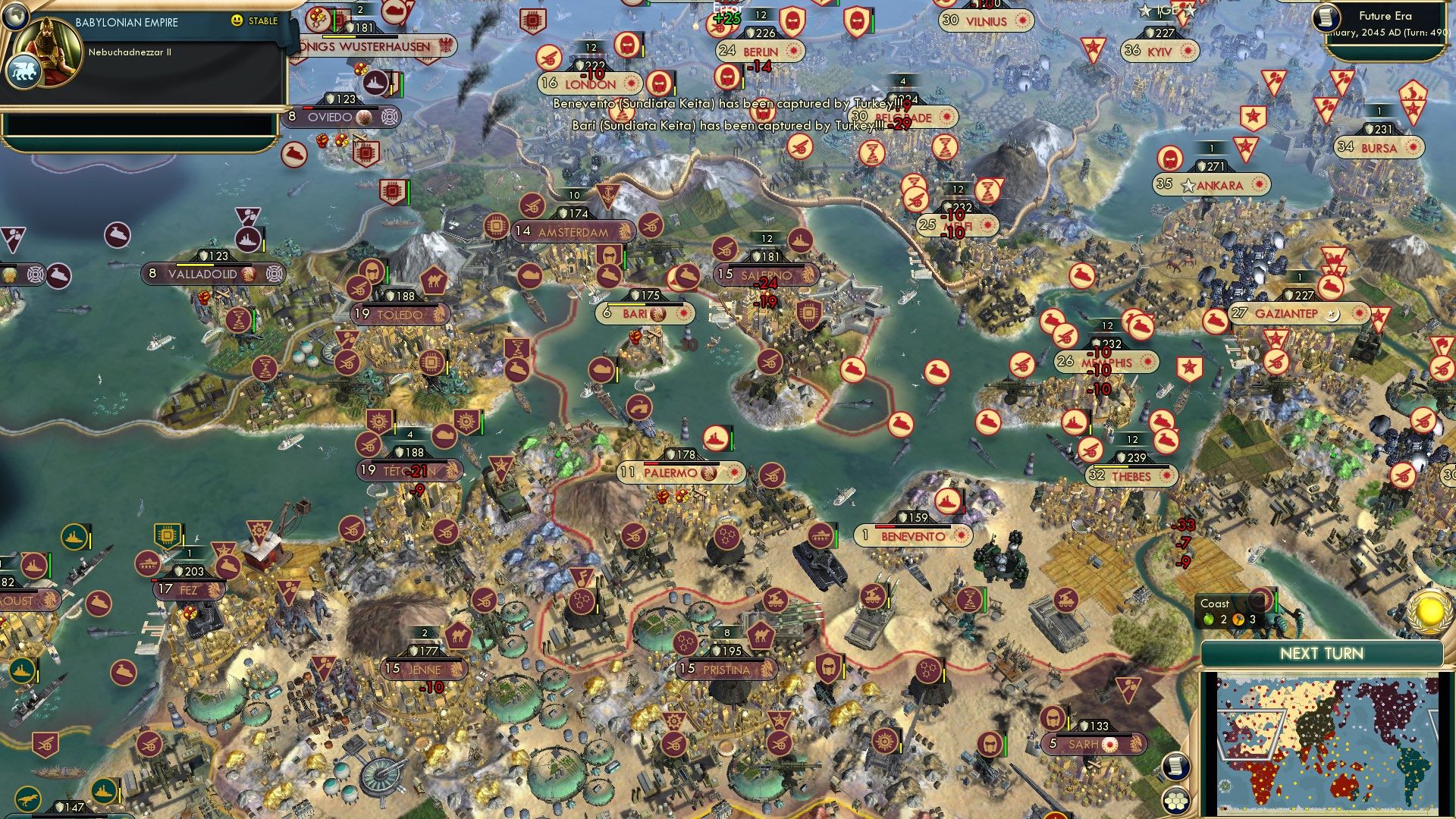Open the Thebes city banner

click(1131, 476)
